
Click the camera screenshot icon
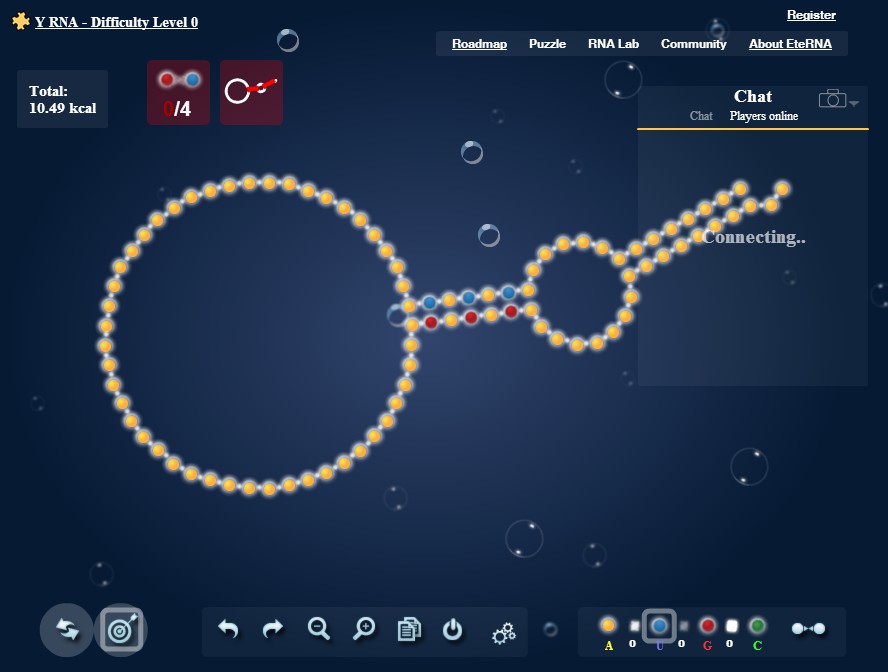pos(832,98)
